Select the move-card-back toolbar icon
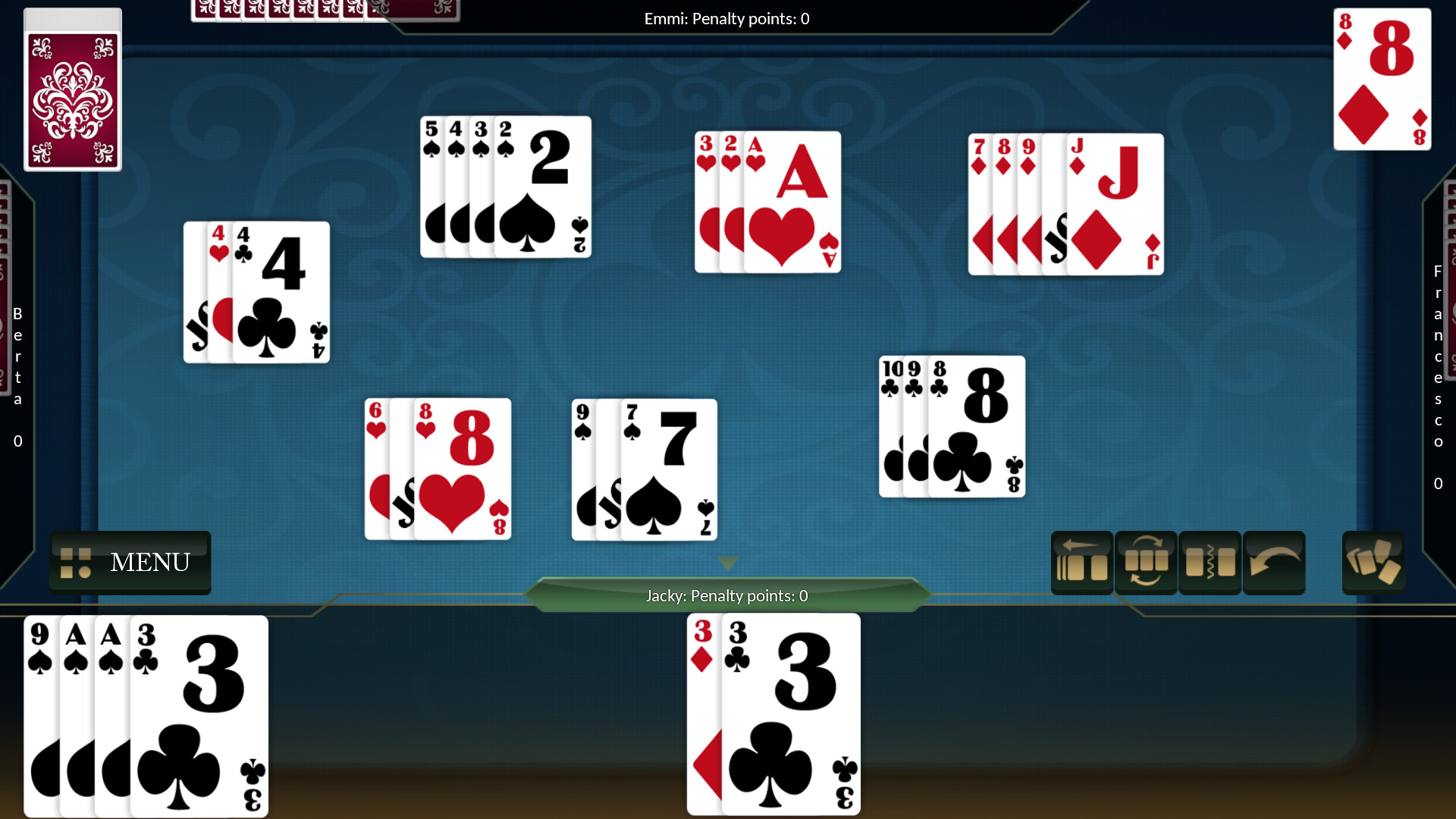Image resolution: width=1456 pixels, height=819 pixels. 1082,563
